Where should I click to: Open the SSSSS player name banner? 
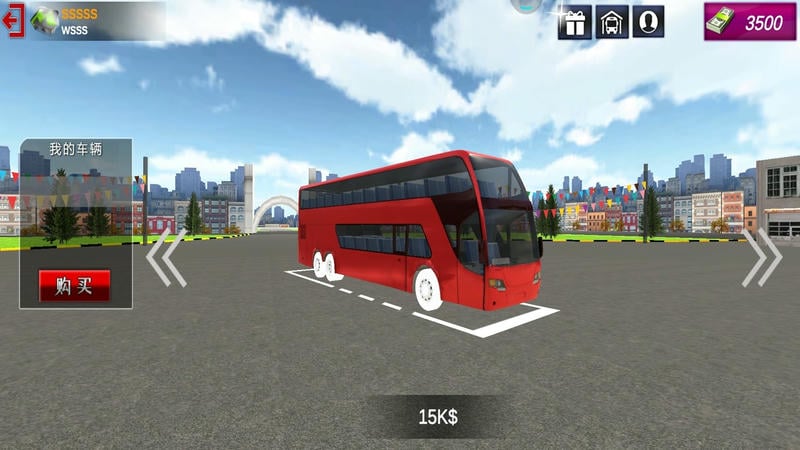click(97, 22)
